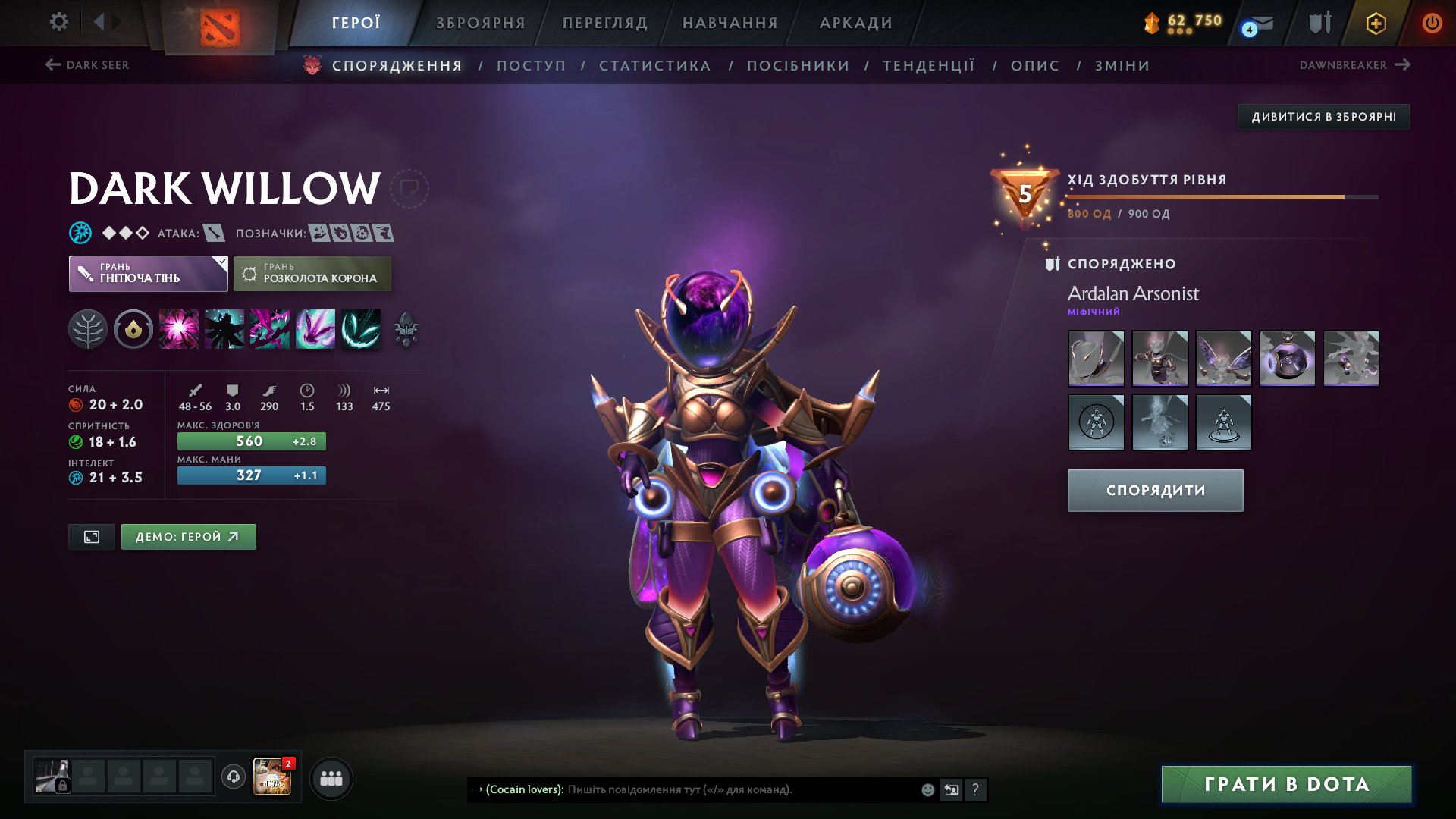Expand the 'Гнітюча тінь' facet dropdown
1456x819 pixels.
pos(148,273)
